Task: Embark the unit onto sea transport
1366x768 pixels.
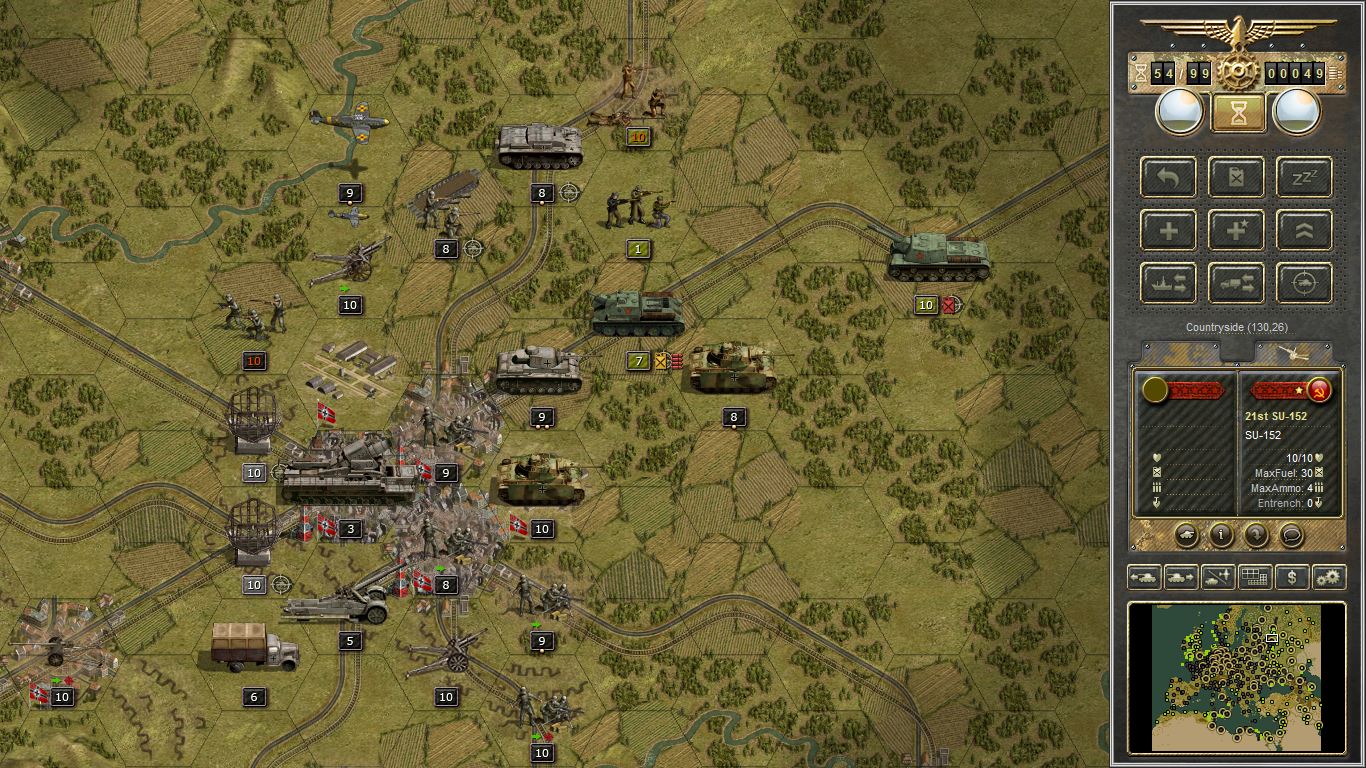Action: click(x=1168, y=283)
